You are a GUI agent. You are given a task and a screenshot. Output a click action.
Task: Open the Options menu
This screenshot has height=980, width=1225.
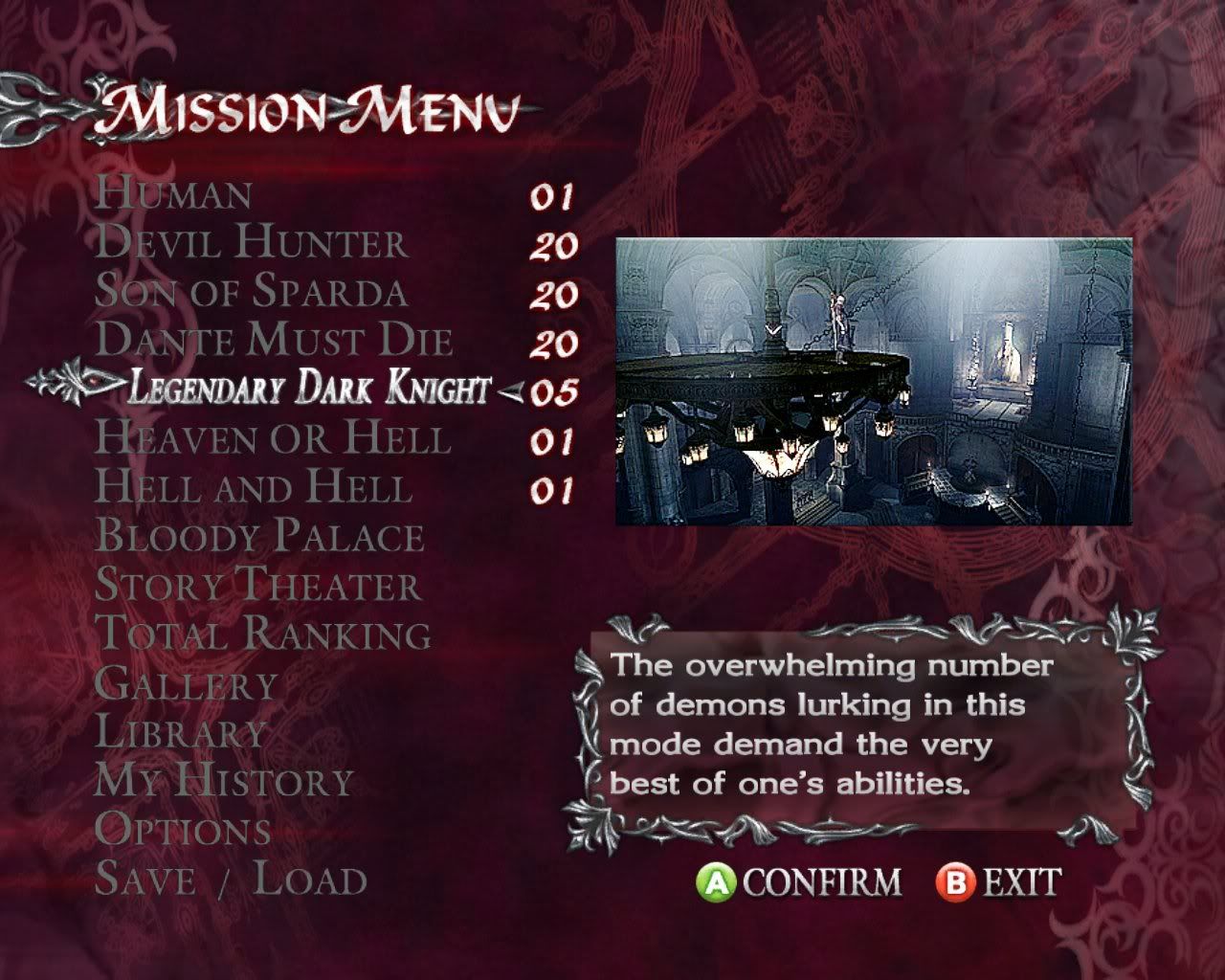183,830
